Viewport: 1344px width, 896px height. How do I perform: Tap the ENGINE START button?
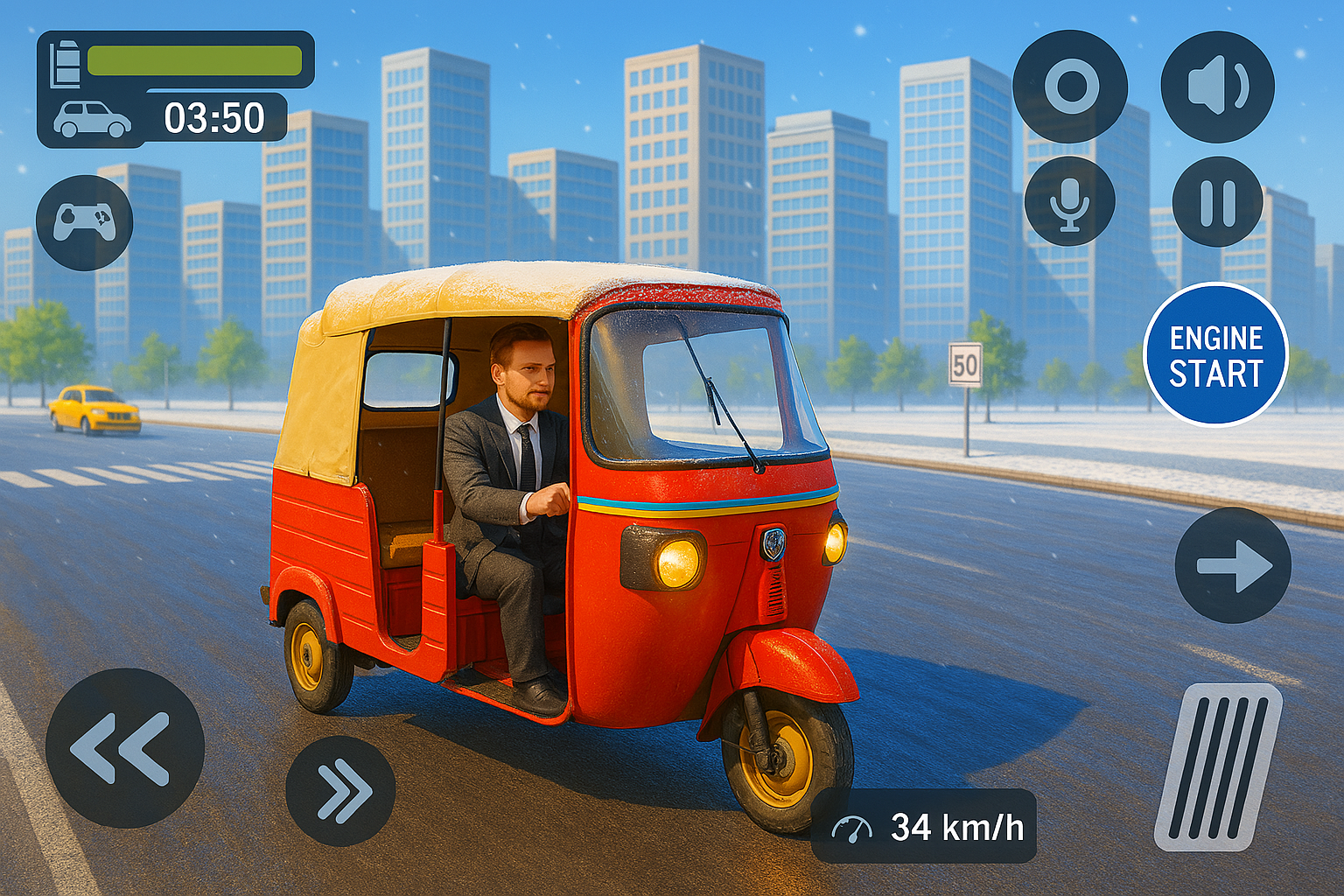[1215, 354]
